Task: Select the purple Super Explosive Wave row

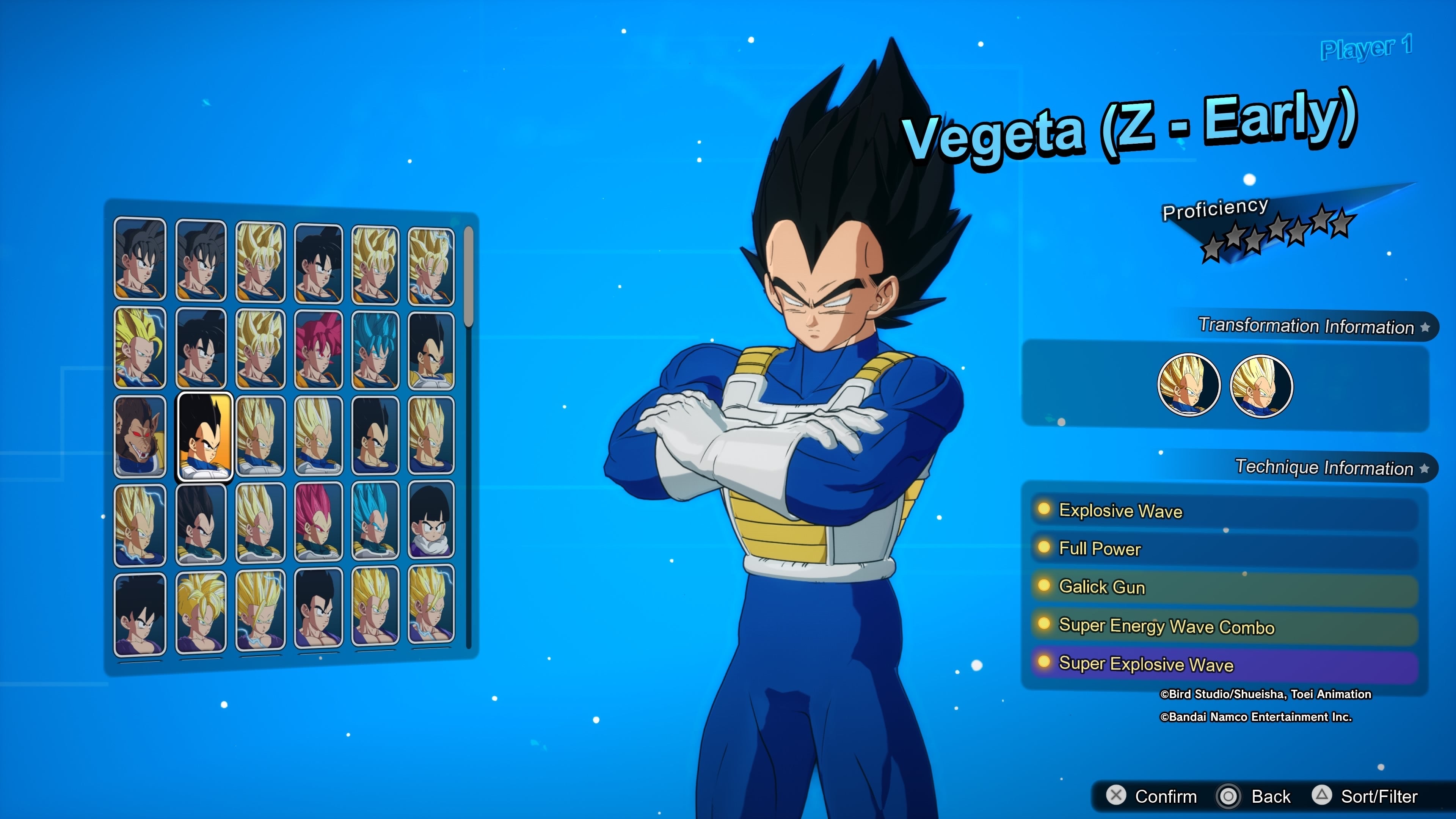Action: (x=1224, y=664)
